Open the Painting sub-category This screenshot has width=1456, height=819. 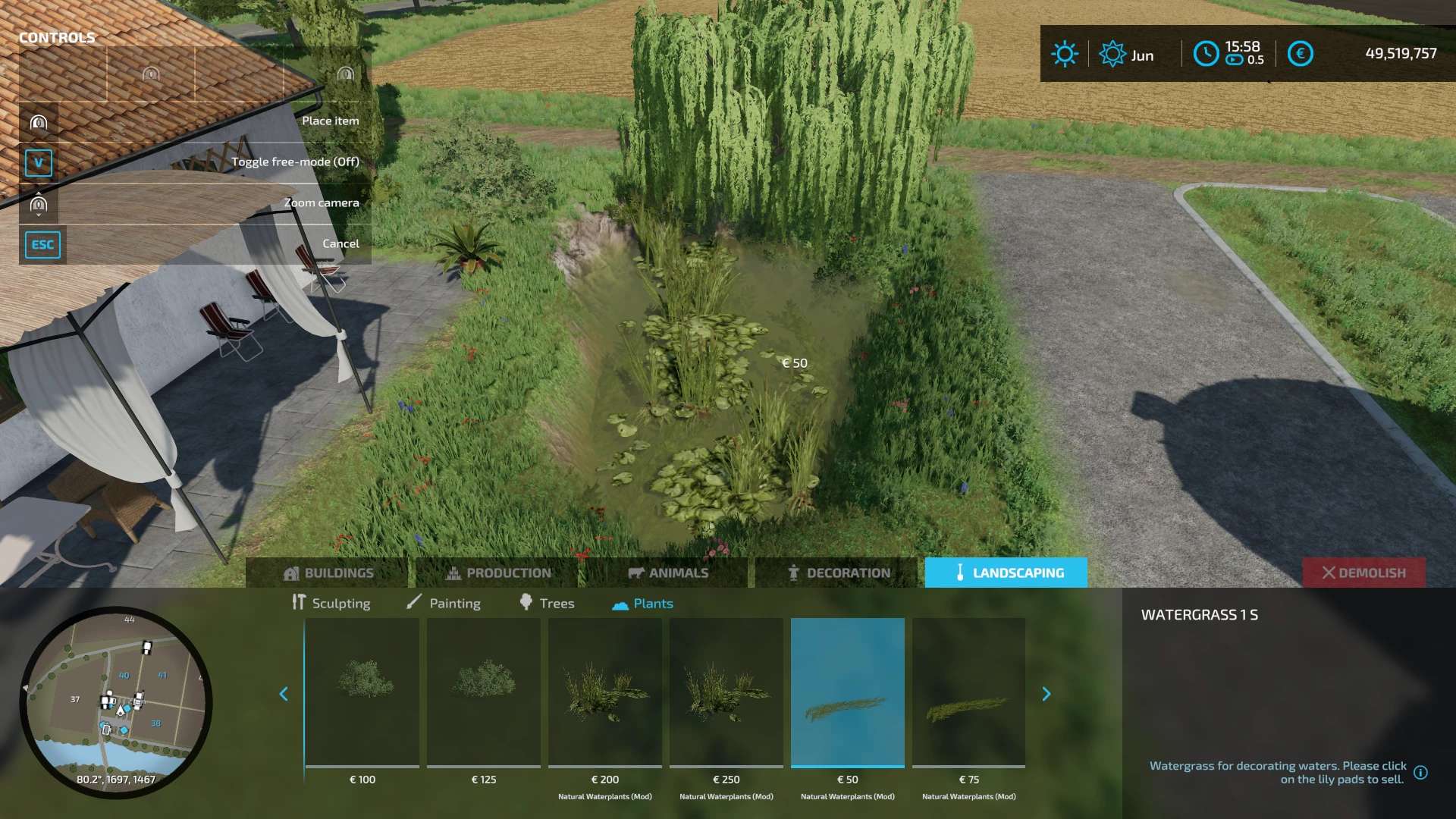(444, 603)
